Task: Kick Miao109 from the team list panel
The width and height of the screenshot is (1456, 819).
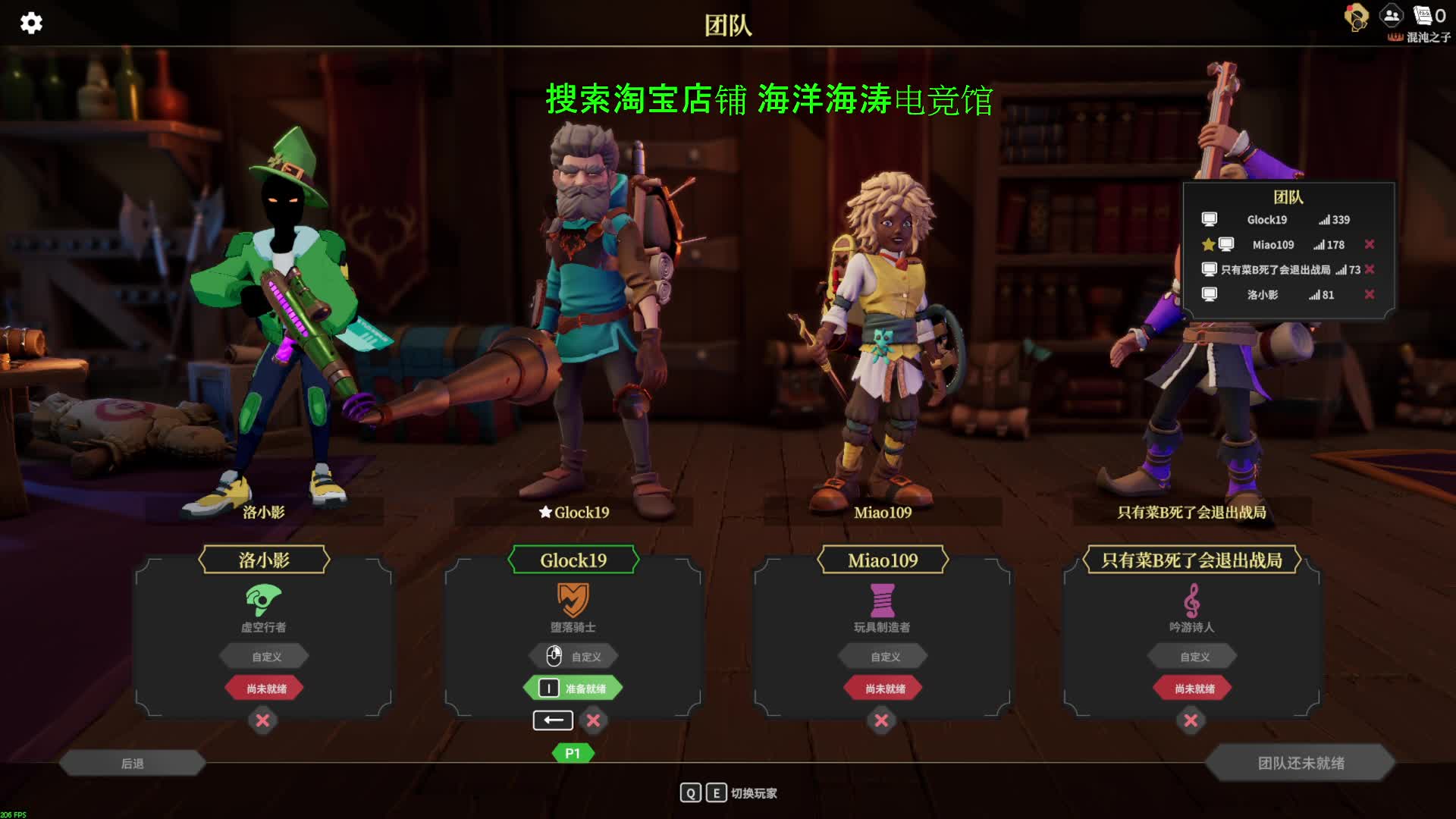Action: (x=1370, y=244)
